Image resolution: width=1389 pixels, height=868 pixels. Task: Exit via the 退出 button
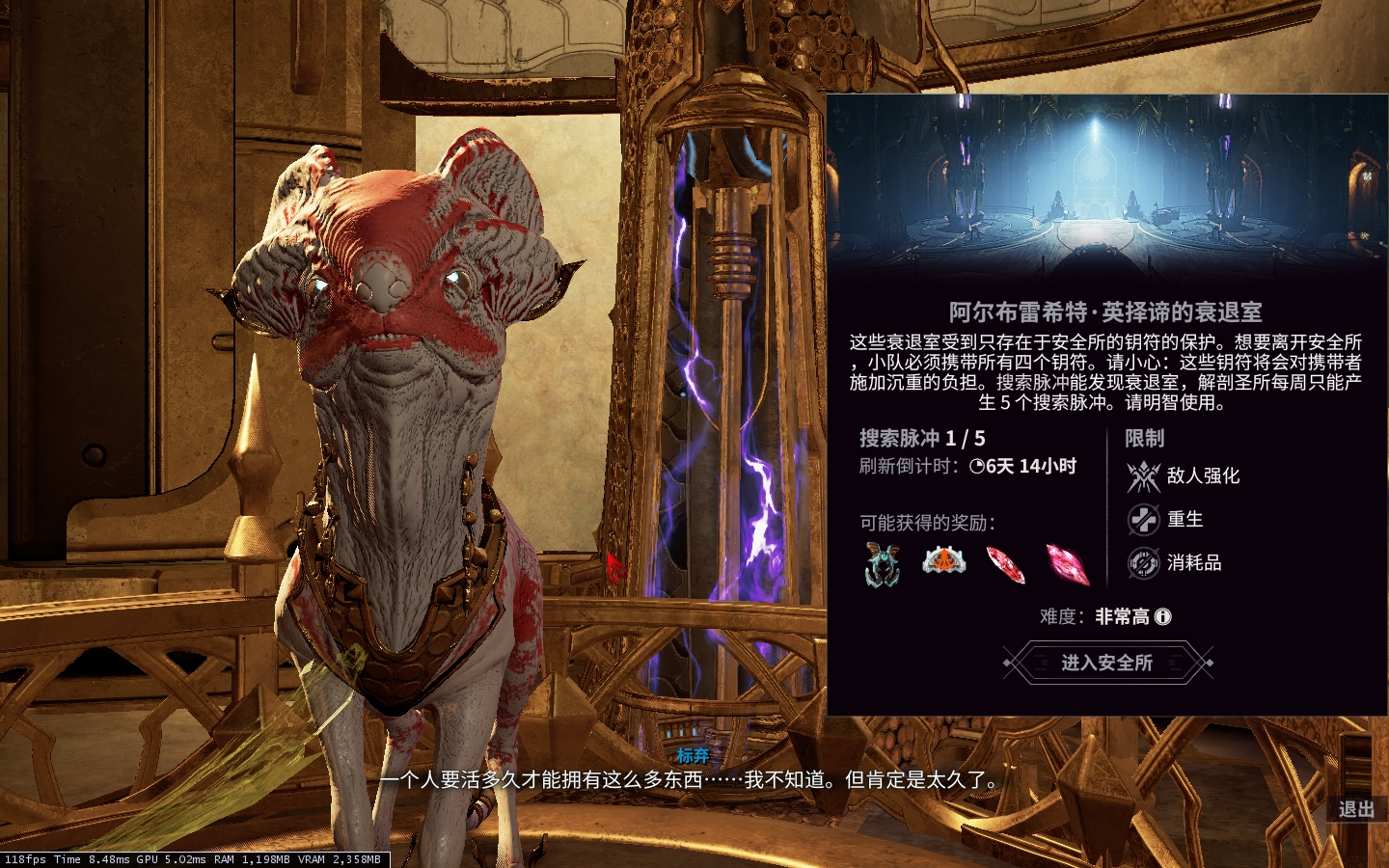pos(1356,809)
